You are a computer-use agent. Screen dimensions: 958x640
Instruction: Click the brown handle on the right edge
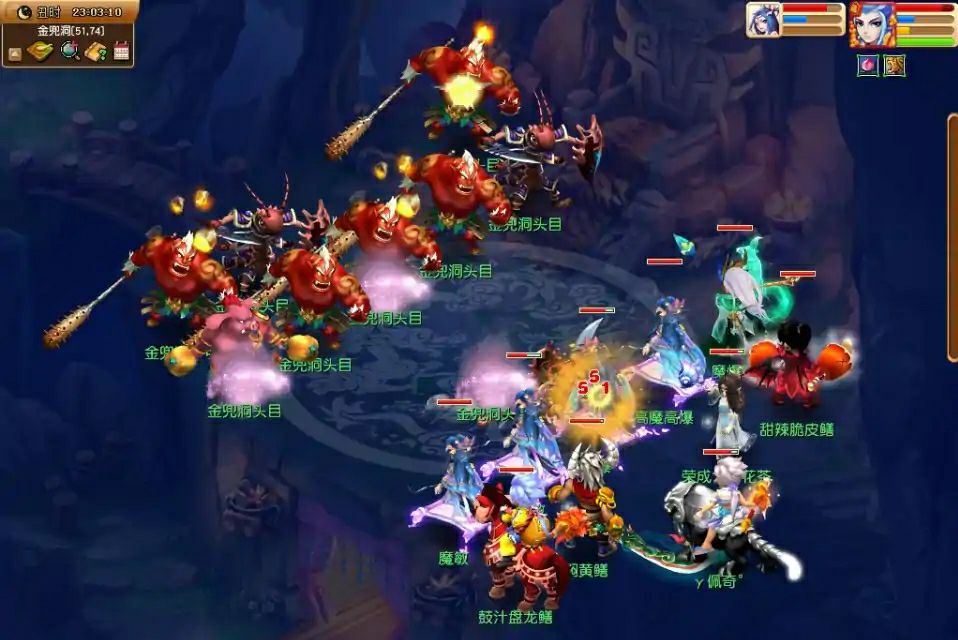(x=952, y=237)
